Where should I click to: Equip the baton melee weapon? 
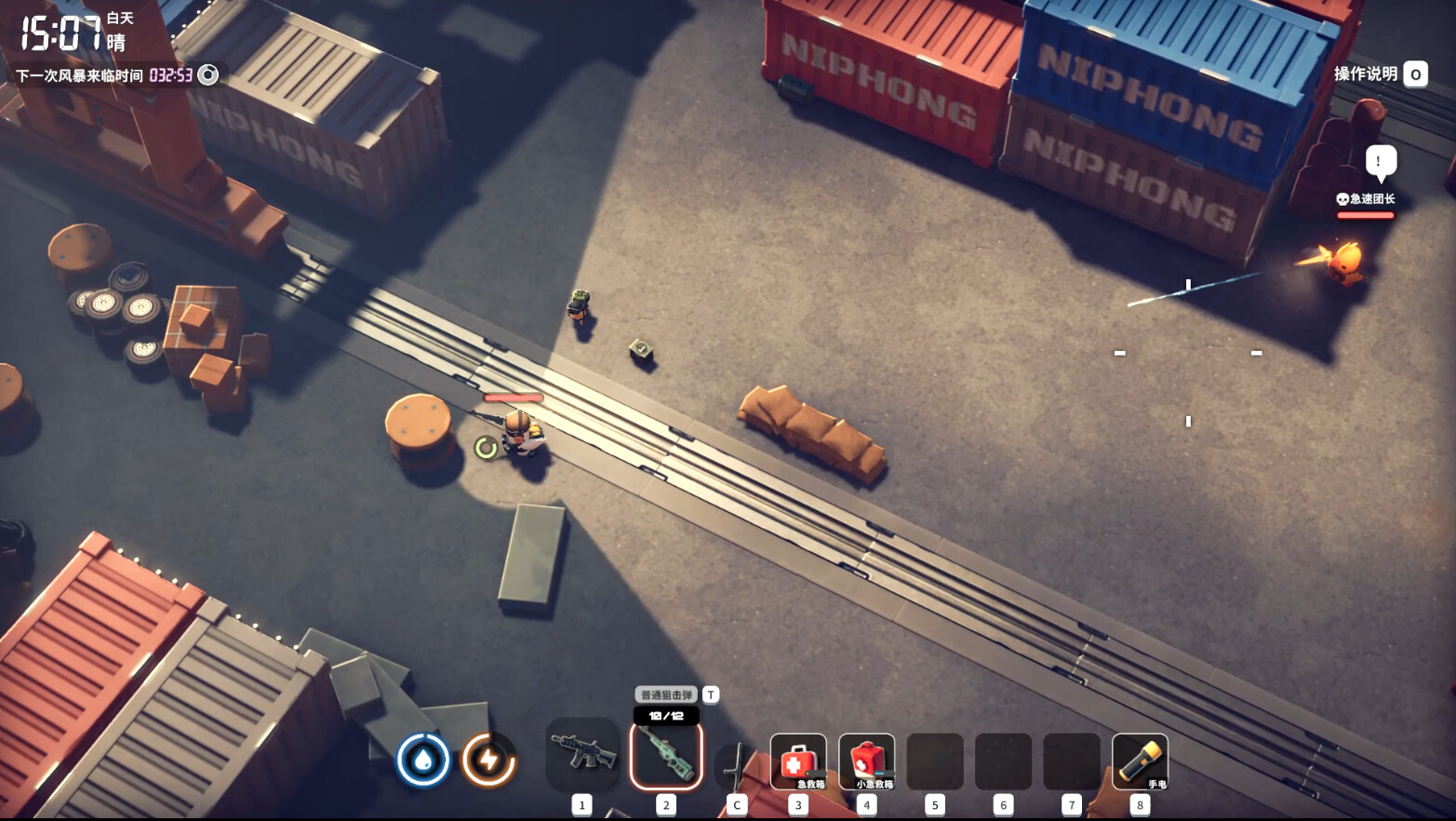[737, 765]
